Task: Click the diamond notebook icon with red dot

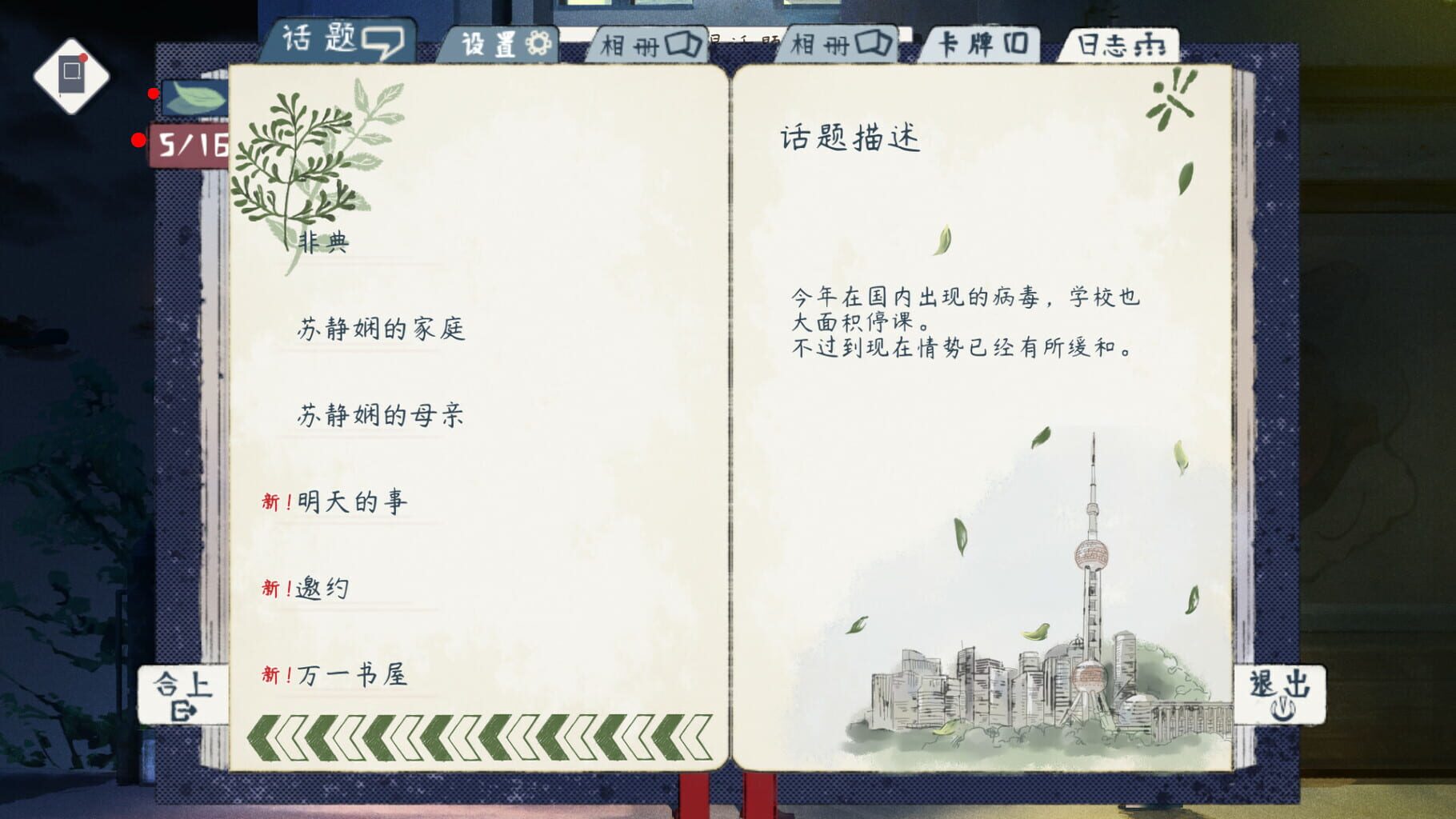Action: click(x=72, y=74)
